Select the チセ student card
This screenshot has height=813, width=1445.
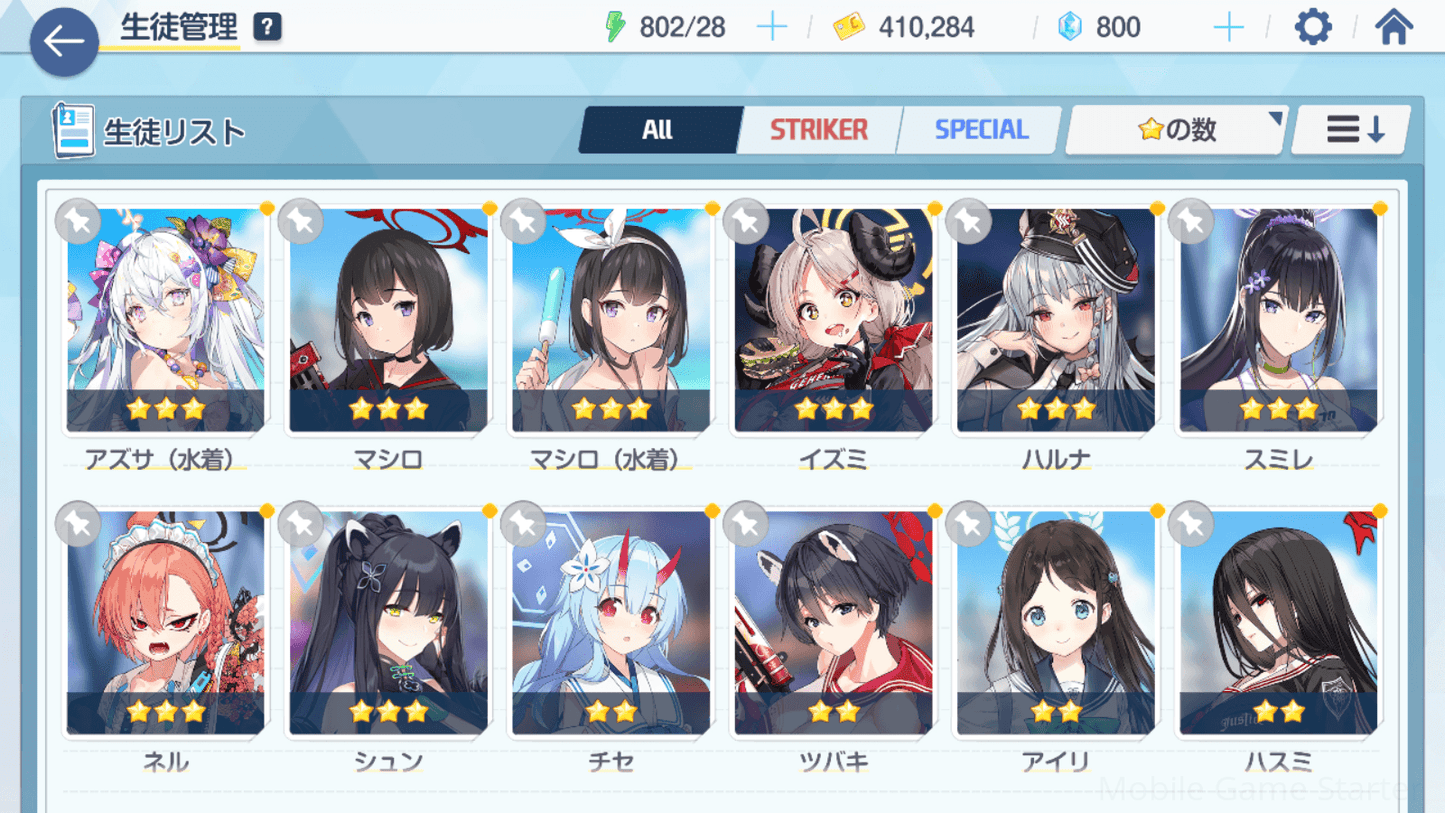pyautogui.click(x=611, y=624)
